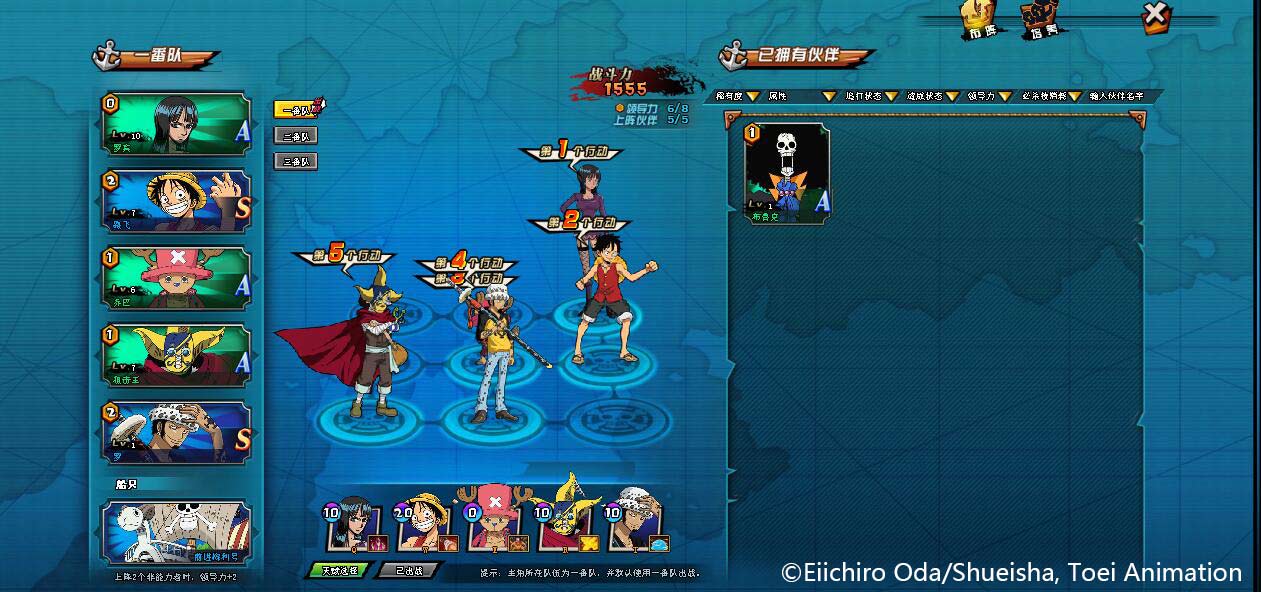The width and height of the screenshot is (1261, 592).
Task: Choose Chopper's card in the squad list
Action: point(176,278)
